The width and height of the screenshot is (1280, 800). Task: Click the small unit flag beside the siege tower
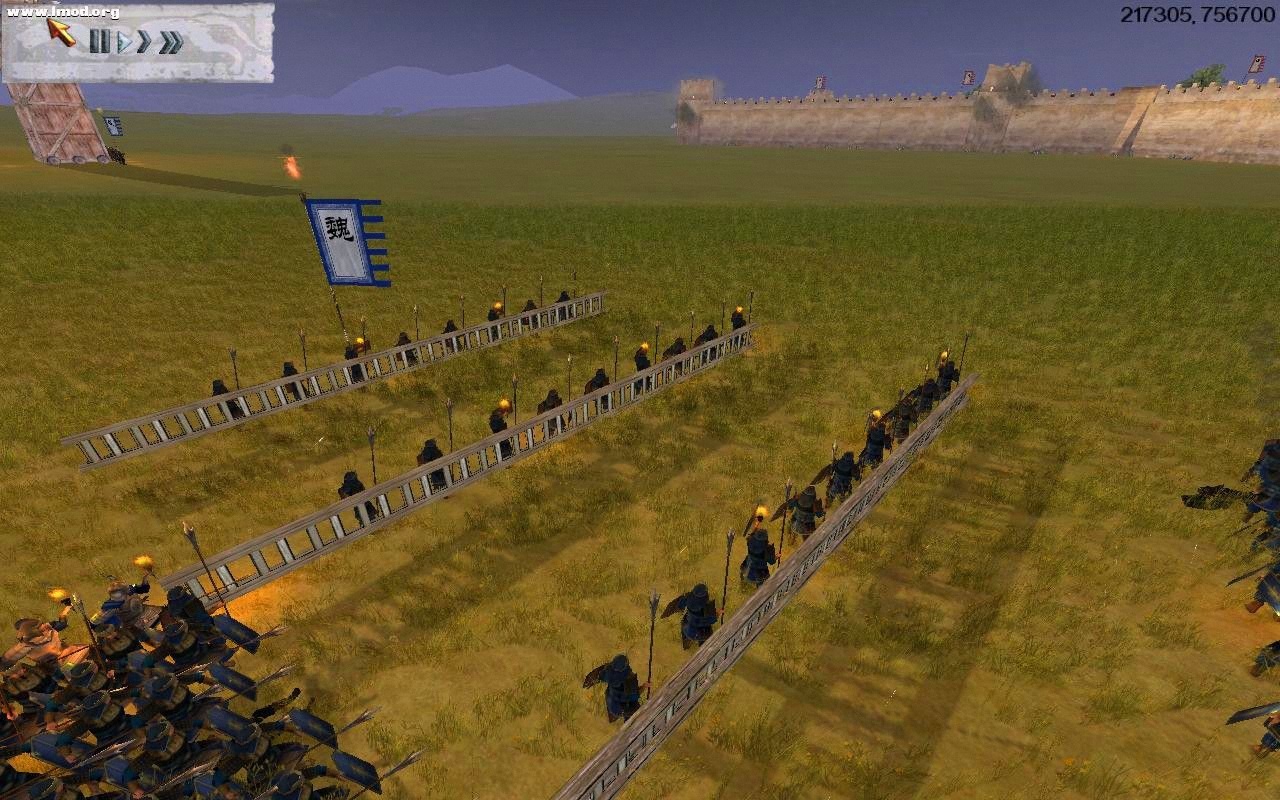point(114,124)
